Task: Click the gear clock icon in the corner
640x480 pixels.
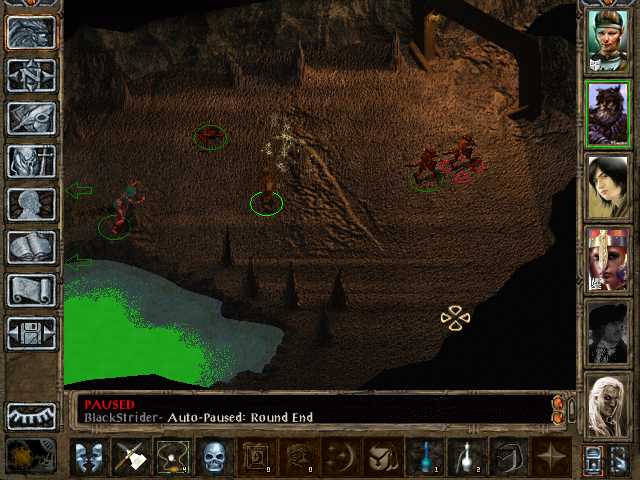Action: point(24,456)
